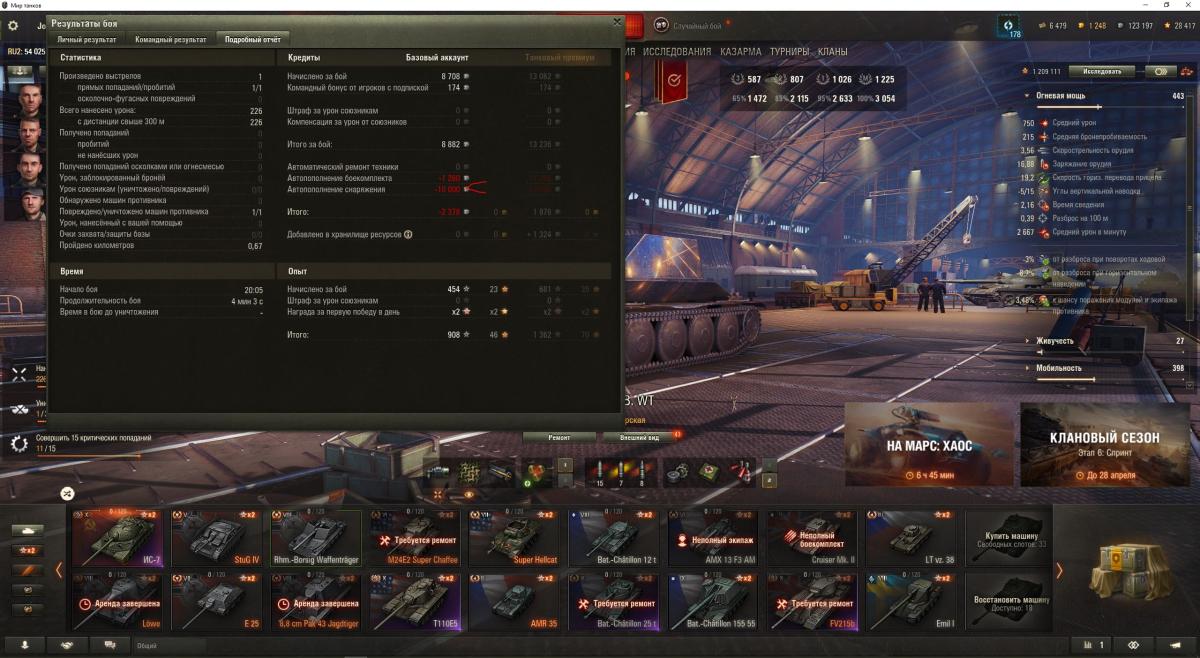Click Купить машину slot

(x=1008, y=538)
